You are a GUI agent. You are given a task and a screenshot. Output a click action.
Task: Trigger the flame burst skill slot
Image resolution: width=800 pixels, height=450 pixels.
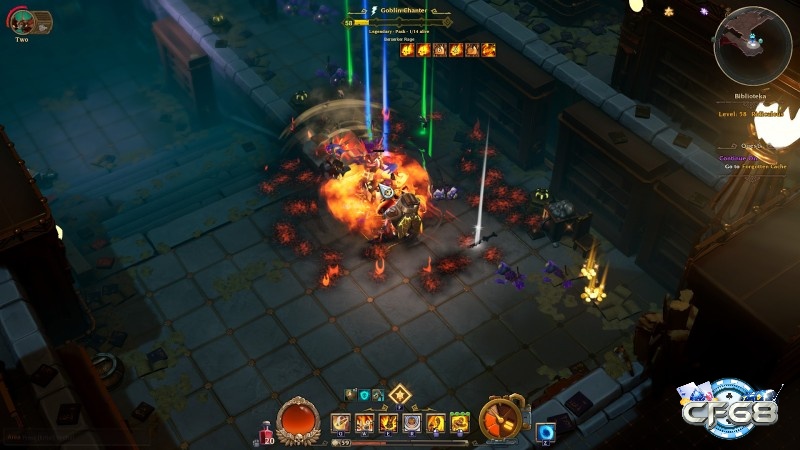coord(365,422)
